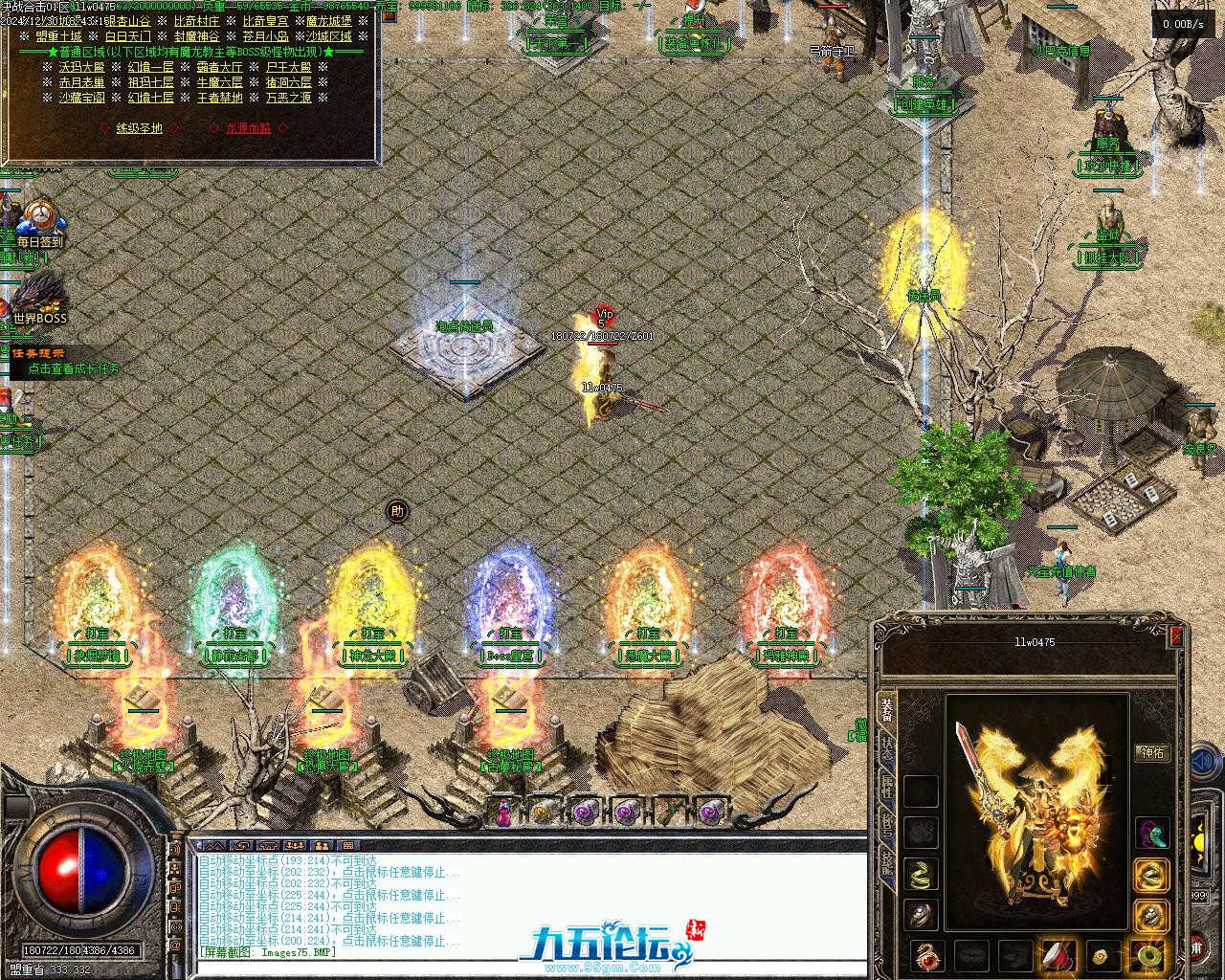Select the 沃玛大殿 area link

82,67
